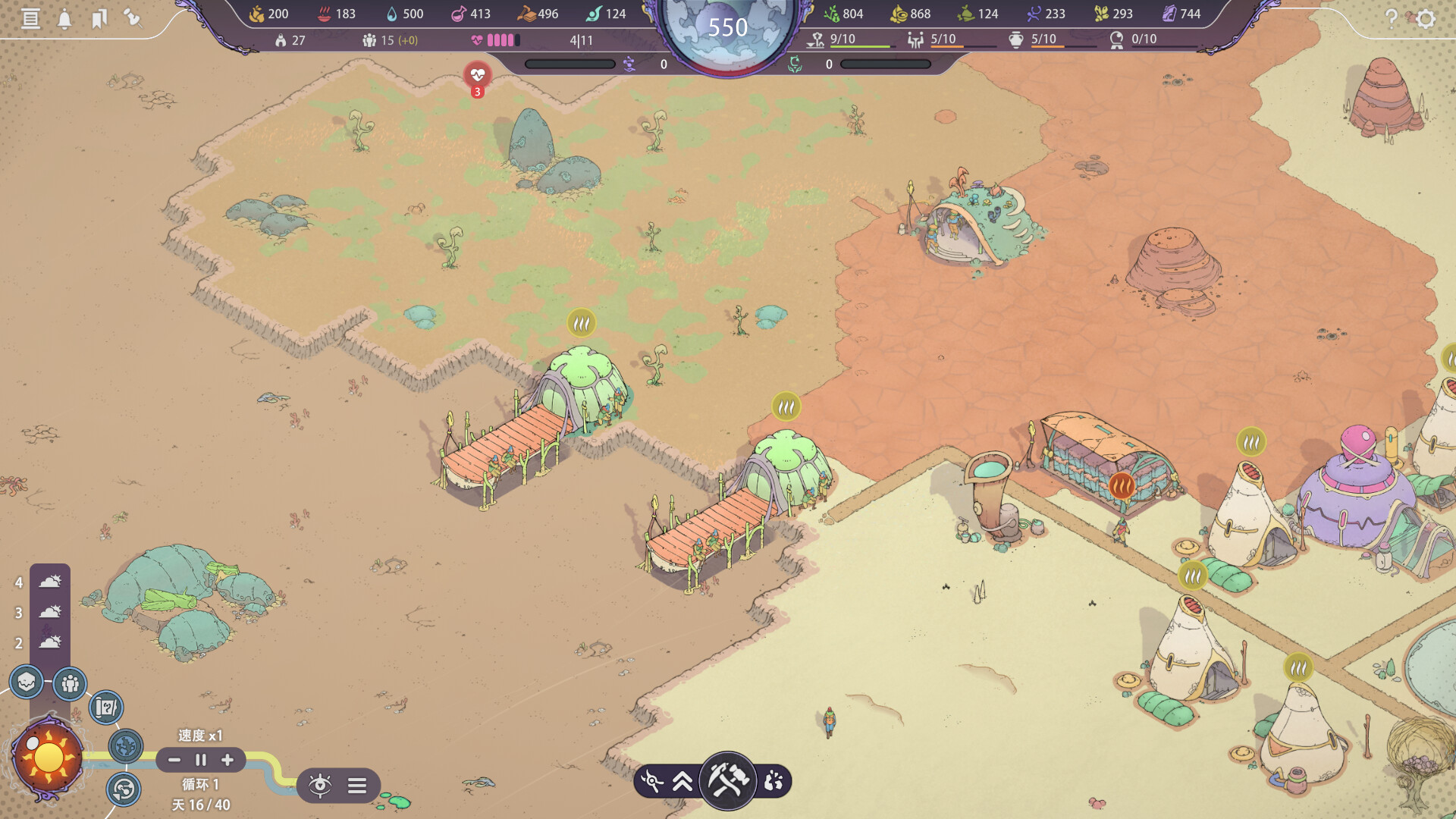Screen dimensions: 1456x819
Task: Open the scroll log icon
Action: coord(30,18)
